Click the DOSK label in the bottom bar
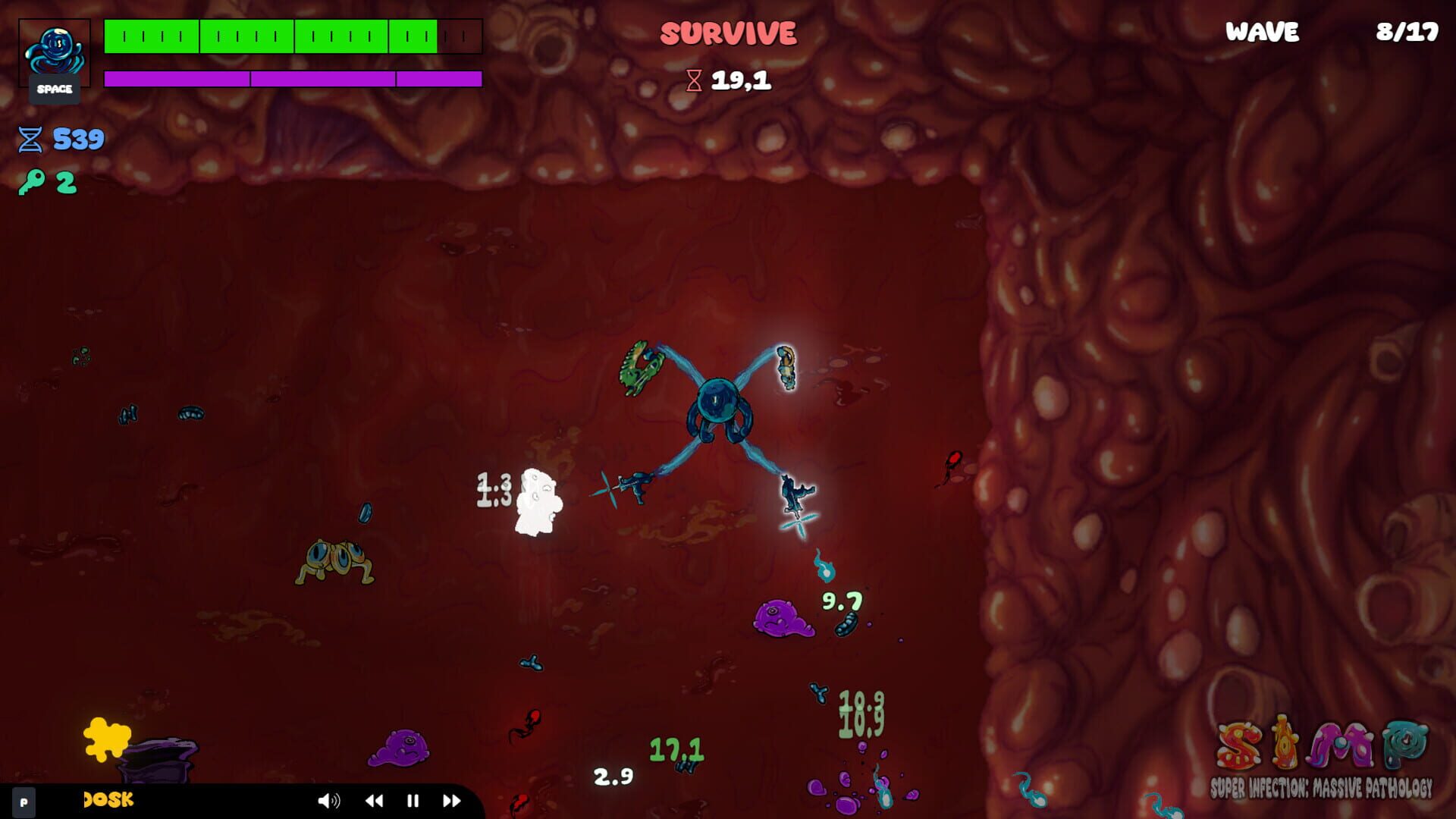The image size is (1456, 819). [x=106, y=799]
